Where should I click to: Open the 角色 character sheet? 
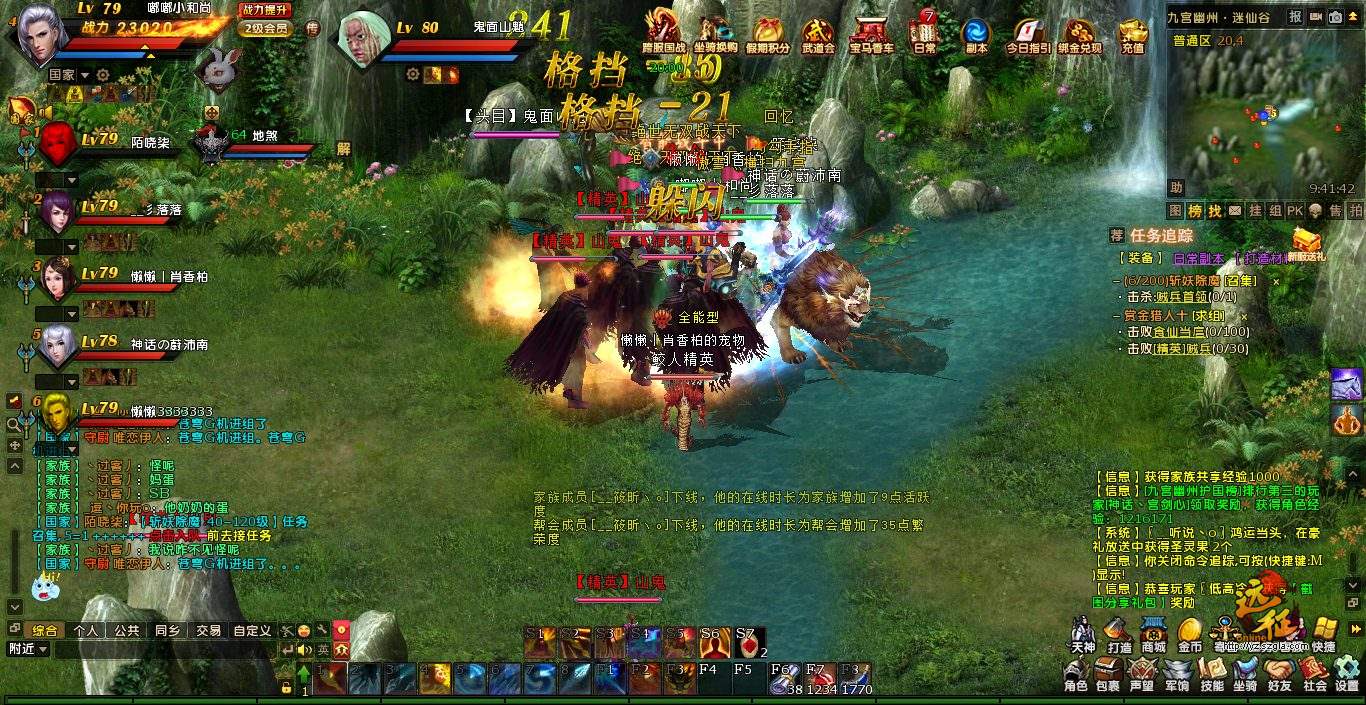1076,673
